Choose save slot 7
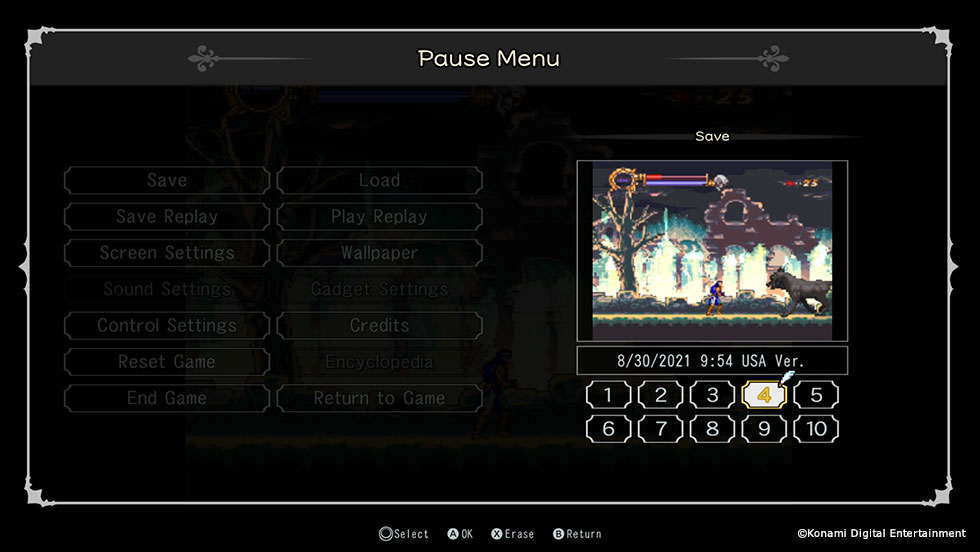This screenshot has height=552, width=980. coord(660,430)
